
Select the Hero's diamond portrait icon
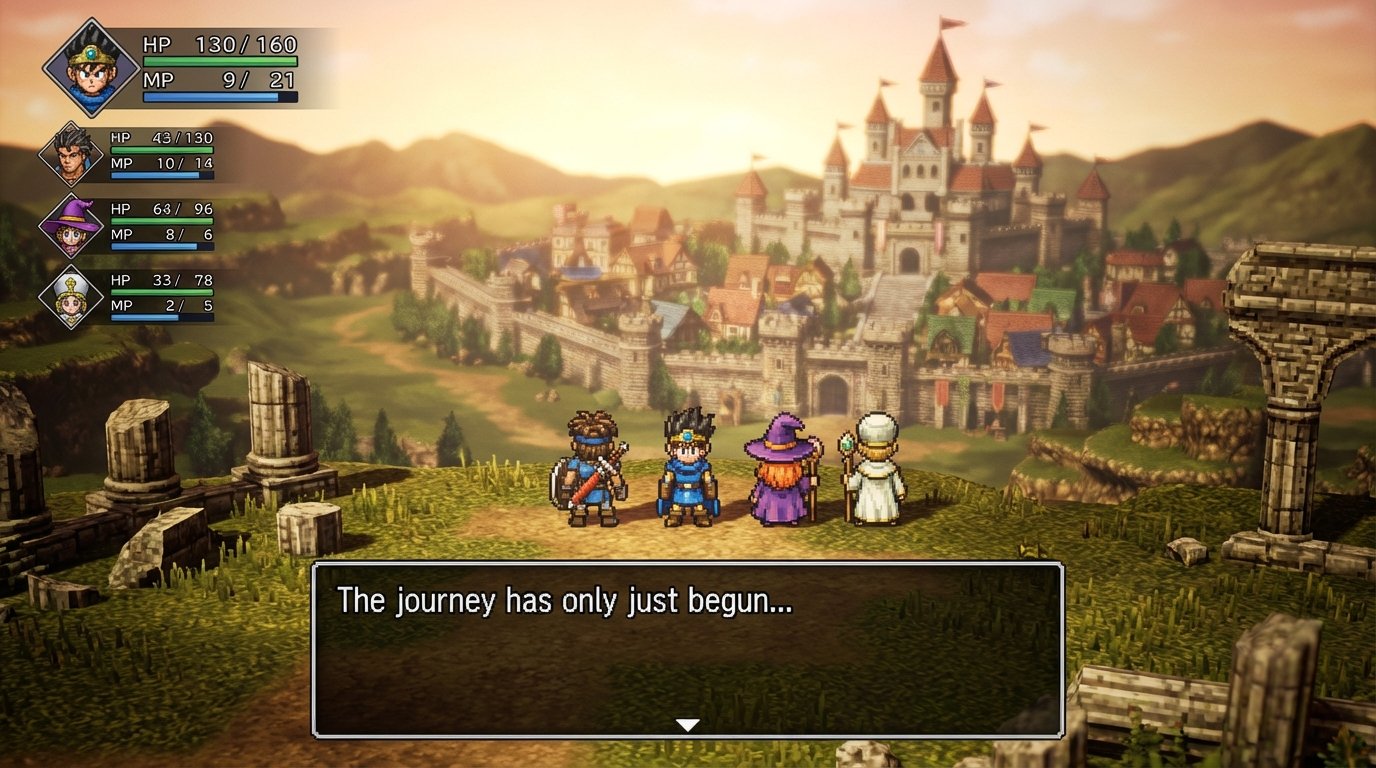[x=93, y=68]
